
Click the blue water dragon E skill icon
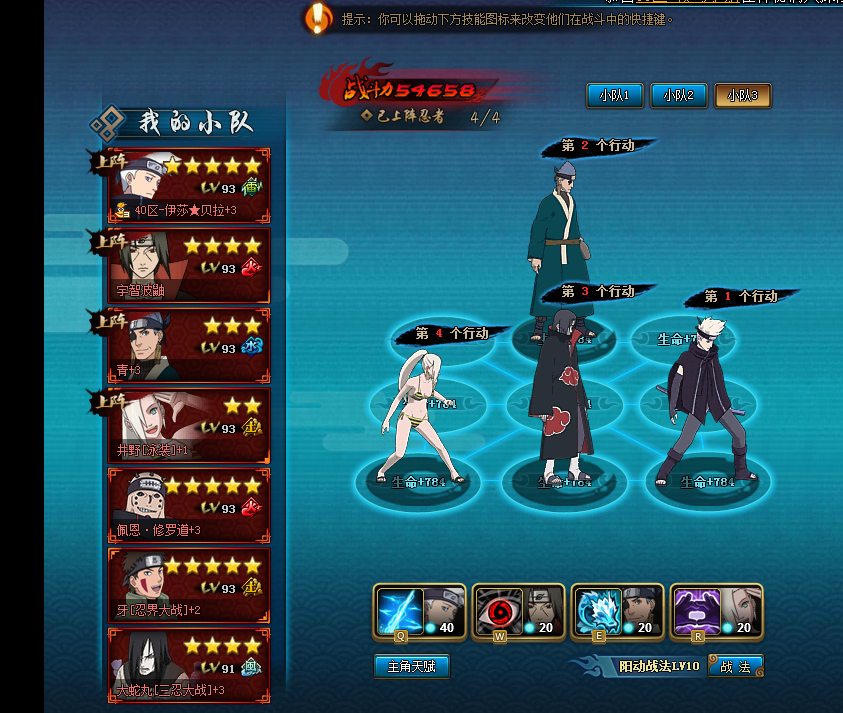pyautogui.click(x=596, y=612)
